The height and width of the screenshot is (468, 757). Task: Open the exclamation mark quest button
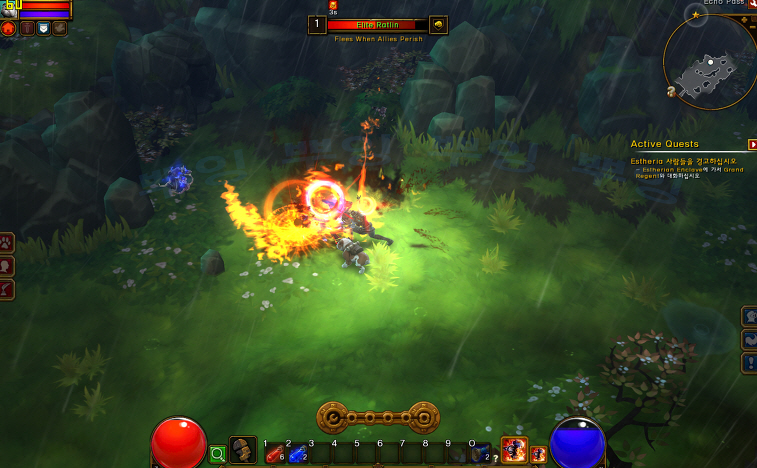click(x=749, y=362)
